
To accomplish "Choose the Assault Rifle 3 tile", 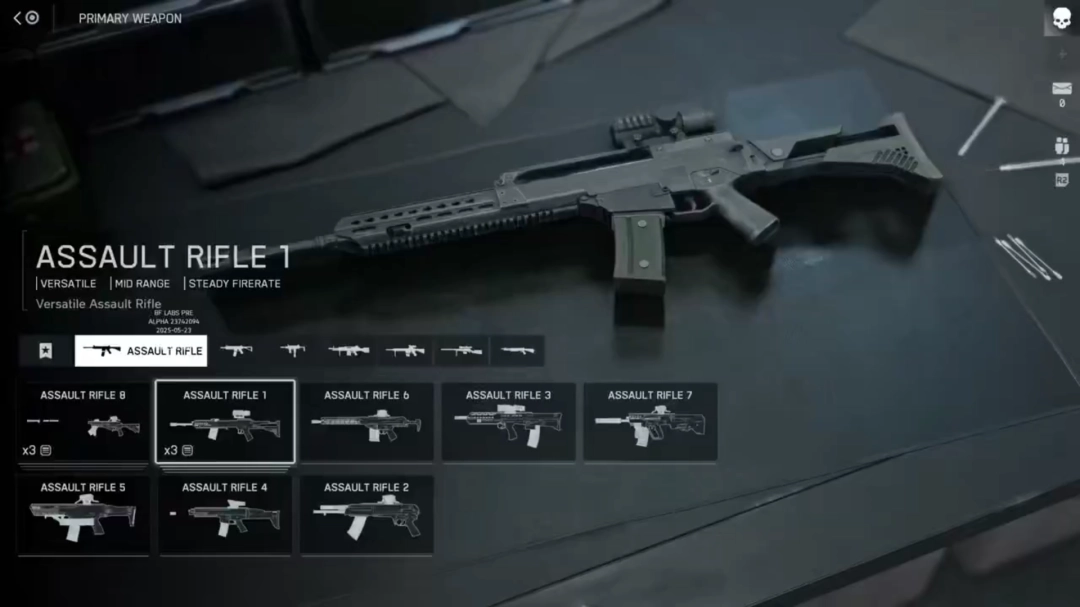I will (508, 422).
